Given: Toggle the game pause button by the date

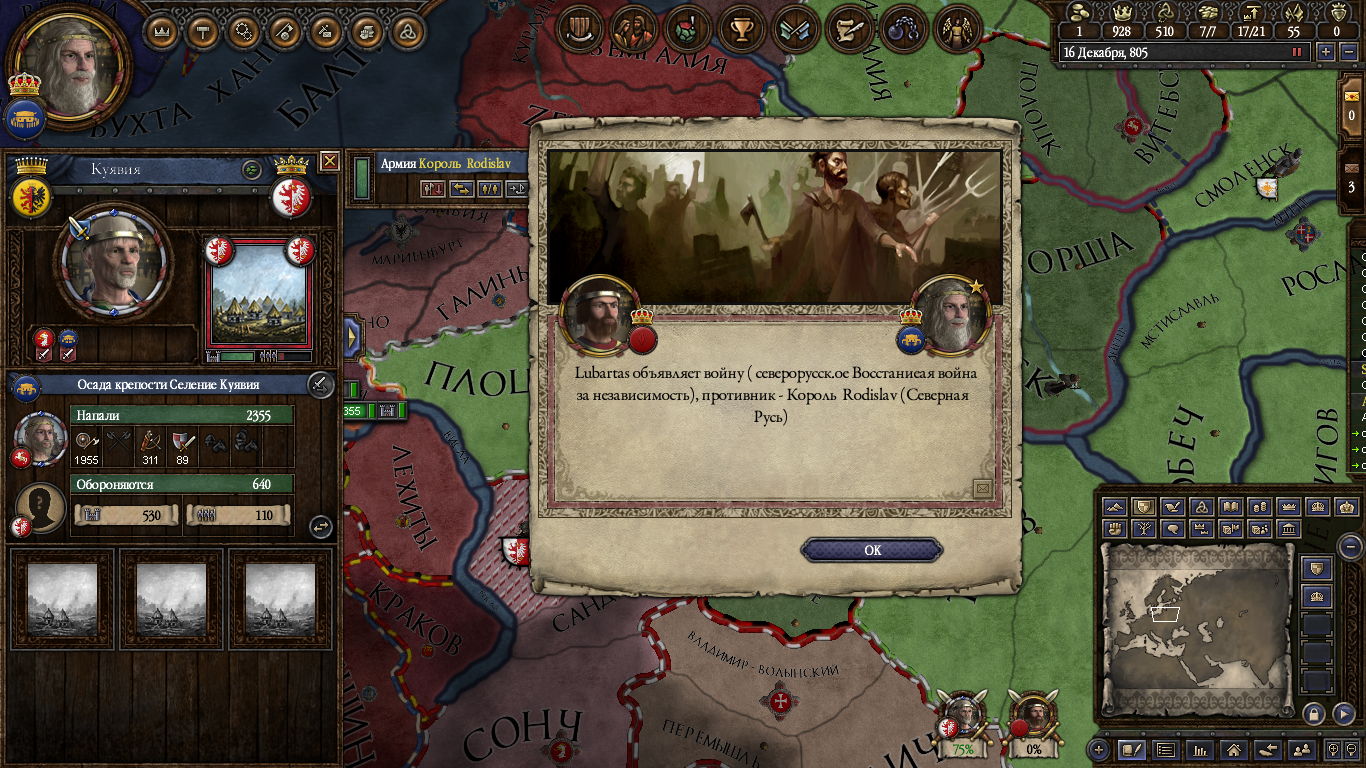Looking at the screenshot, I should coord(1299,52).
